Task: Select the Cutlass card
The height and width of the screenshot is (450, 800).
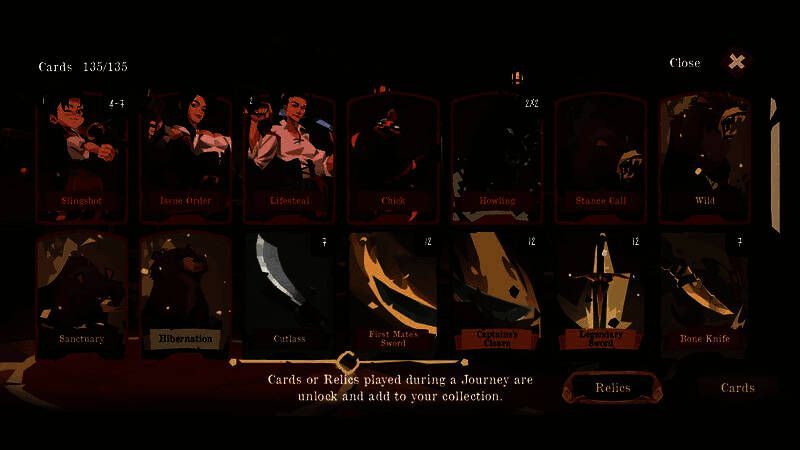Action: tap(290, 292)
